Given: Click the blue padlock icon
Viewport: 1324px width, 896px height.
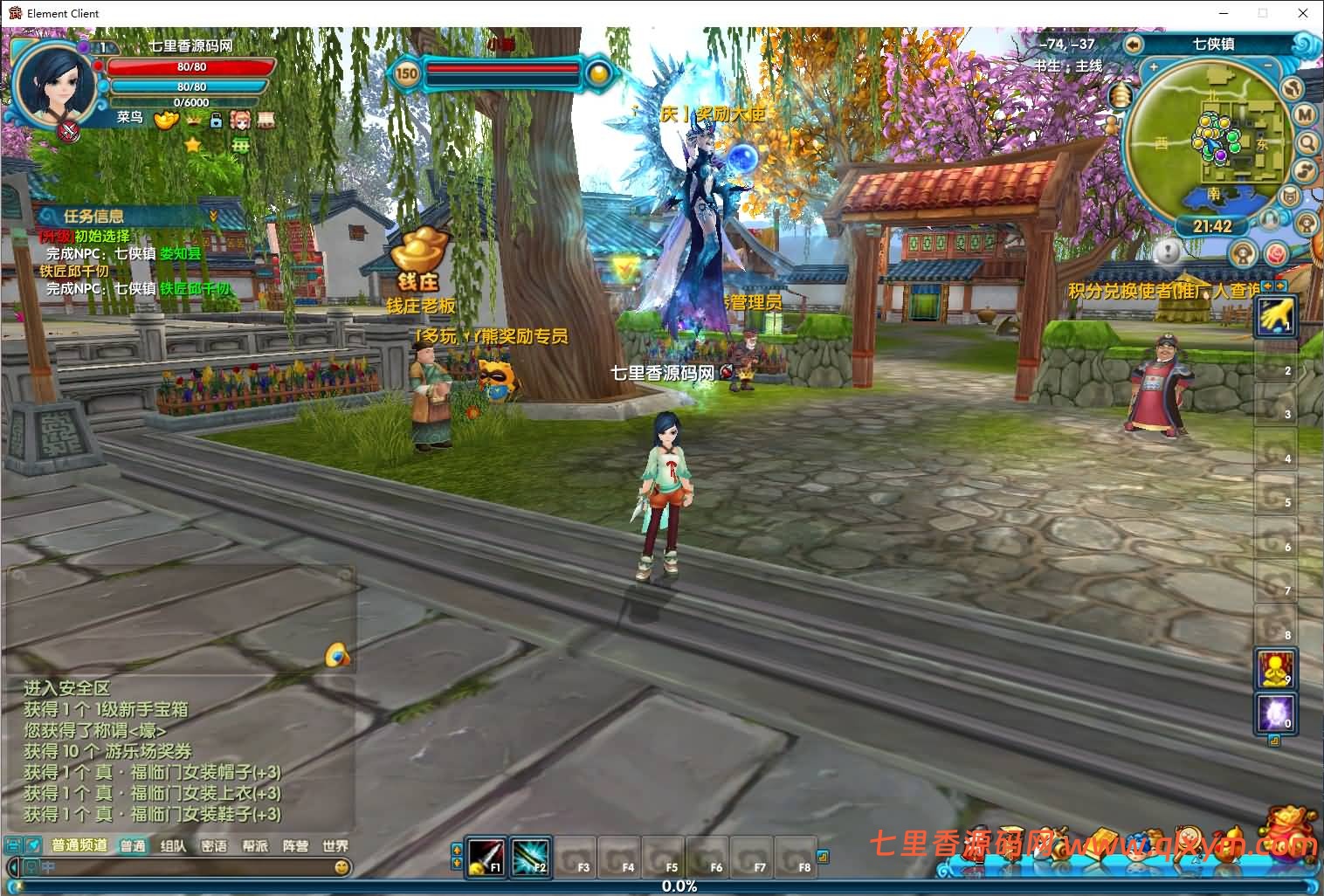Looking at the screenshot, I should pyautogui.click(x=216, y=121).
